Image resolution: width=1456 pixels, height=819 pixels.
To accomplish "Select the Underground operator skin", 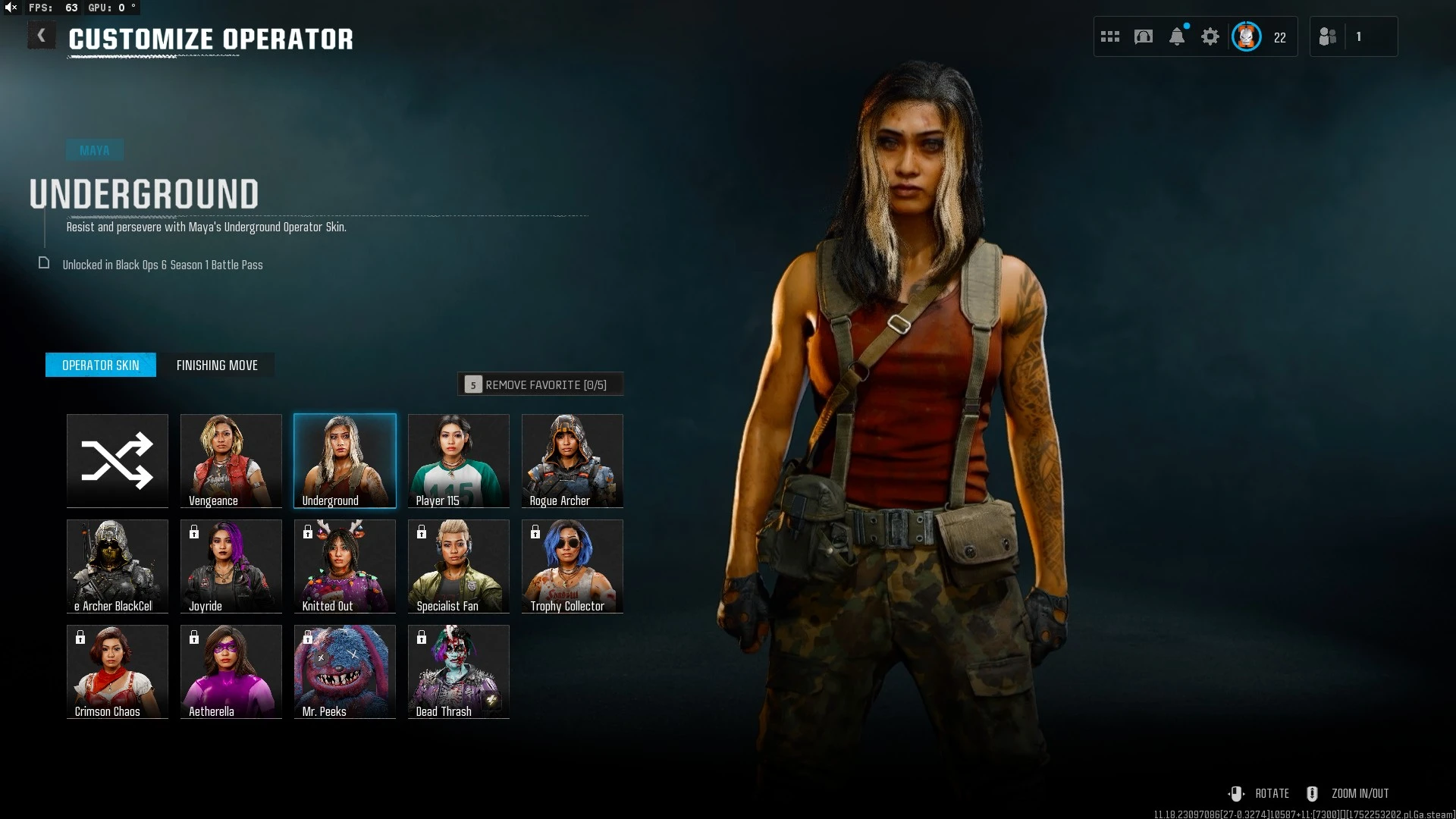I will (x=345, y=460).
